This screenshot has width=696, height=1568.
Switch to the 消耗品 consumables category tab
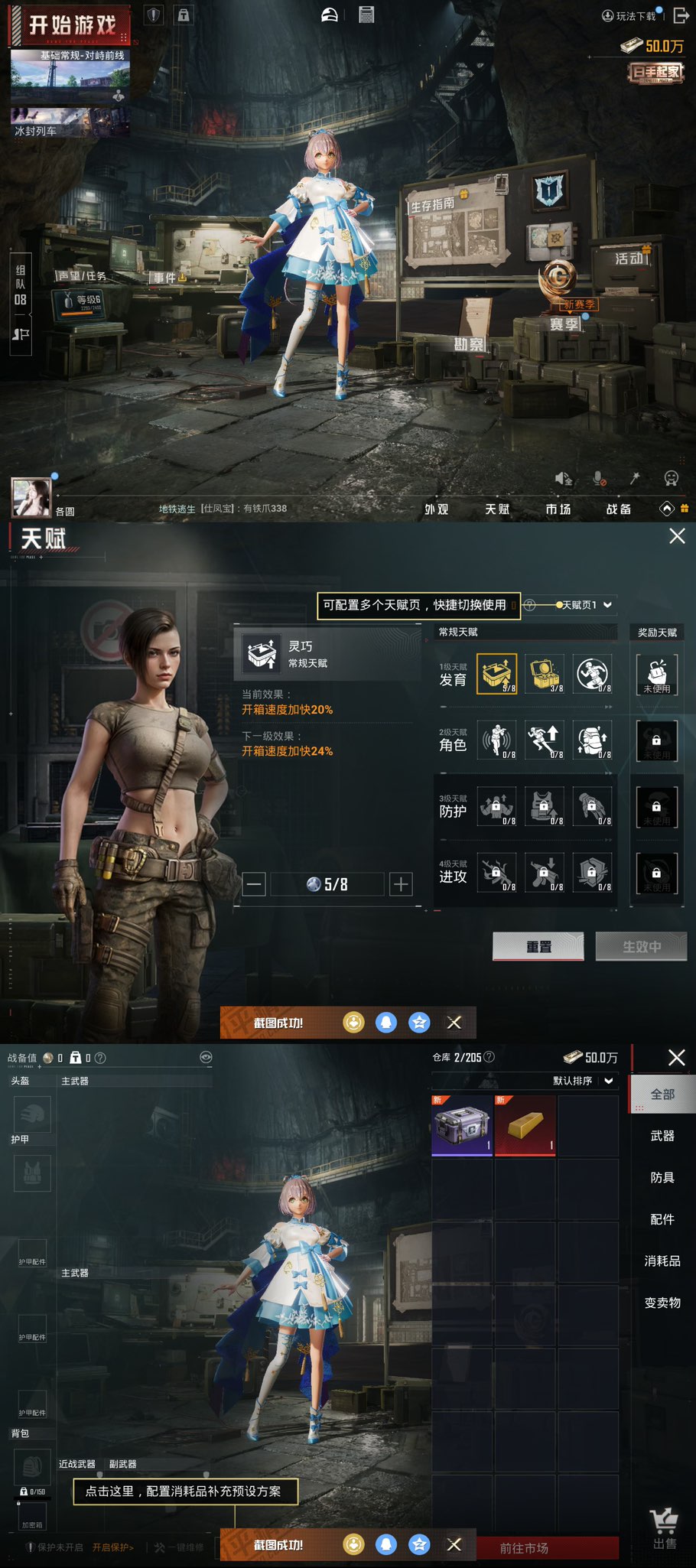tap(662, 1261)
